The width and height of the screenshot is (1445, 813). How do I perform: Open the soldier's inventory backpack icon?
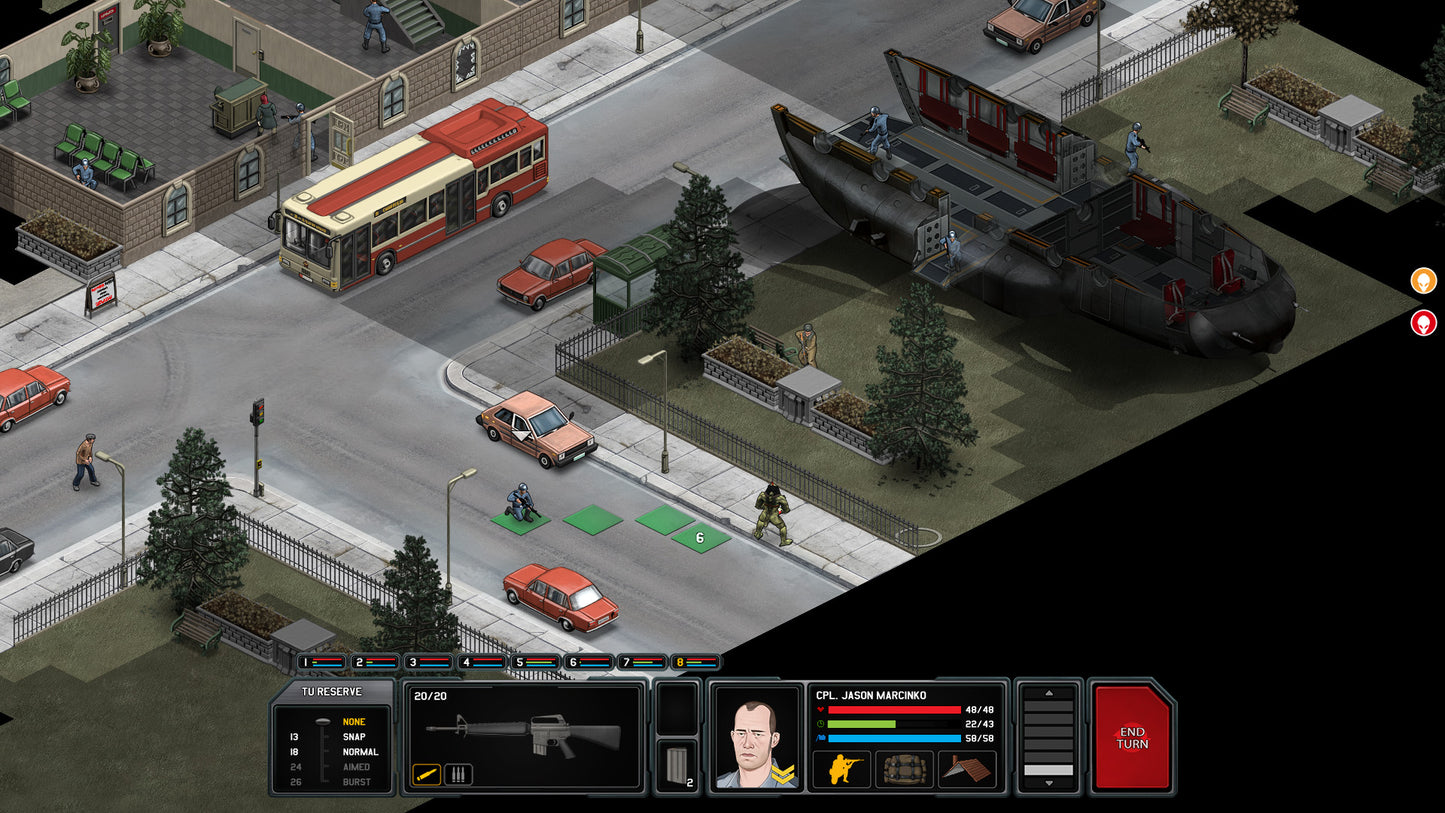[903, 770]
